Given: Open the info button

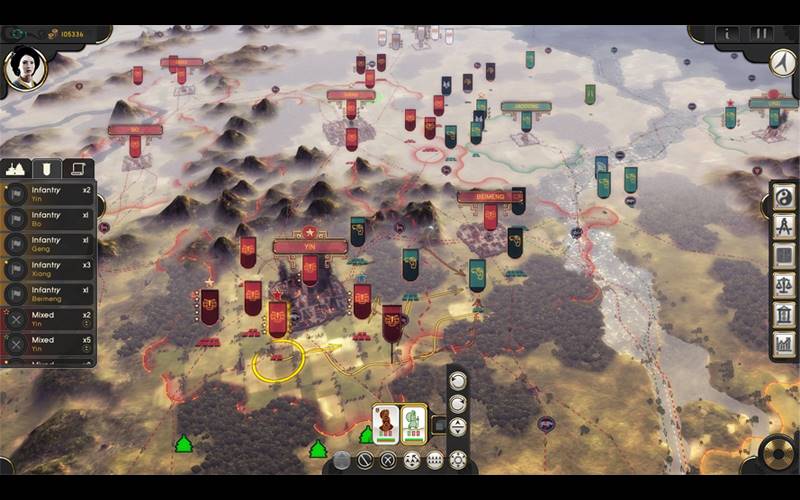Looking at the screenshot, I should pyautogui.click(x=730, y=34).
